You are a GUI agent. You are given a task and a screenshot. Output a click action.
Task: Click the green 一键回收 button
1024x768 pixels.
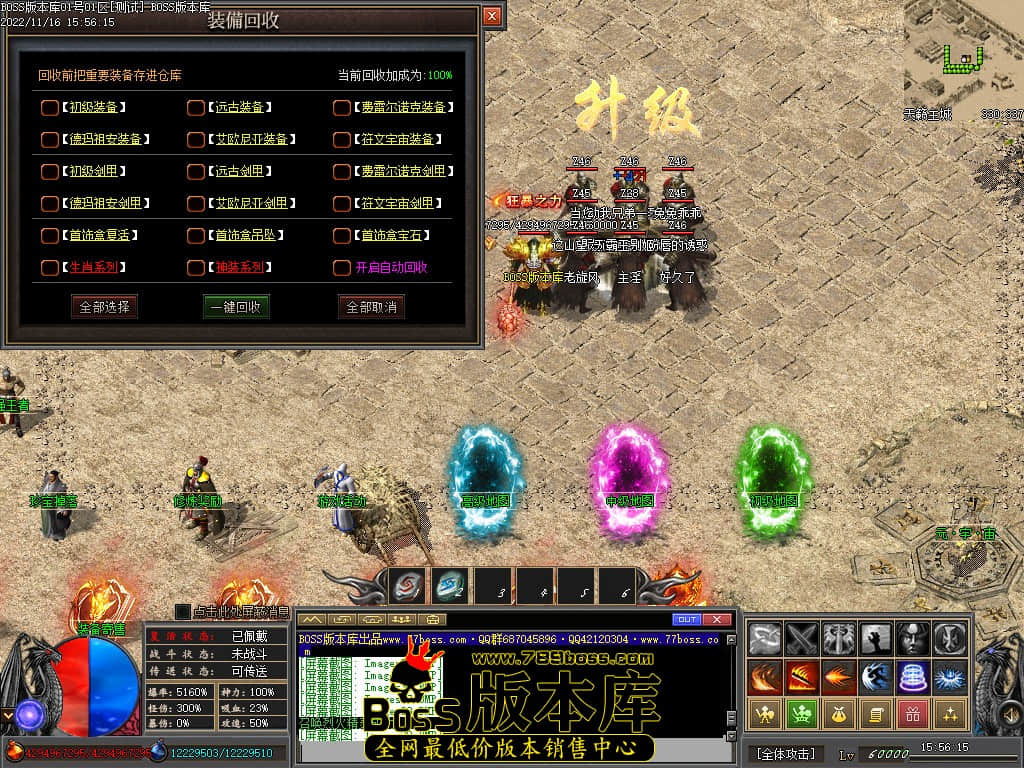236,306
